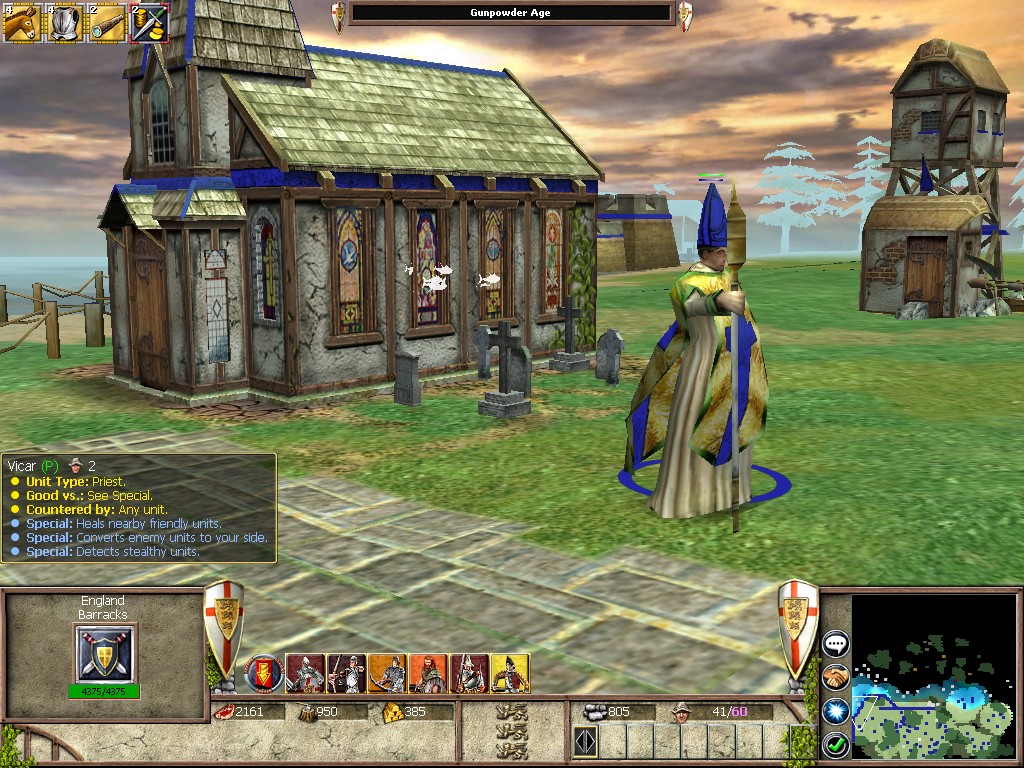Train the swordsman with shield unit

[x=306, y=673]
